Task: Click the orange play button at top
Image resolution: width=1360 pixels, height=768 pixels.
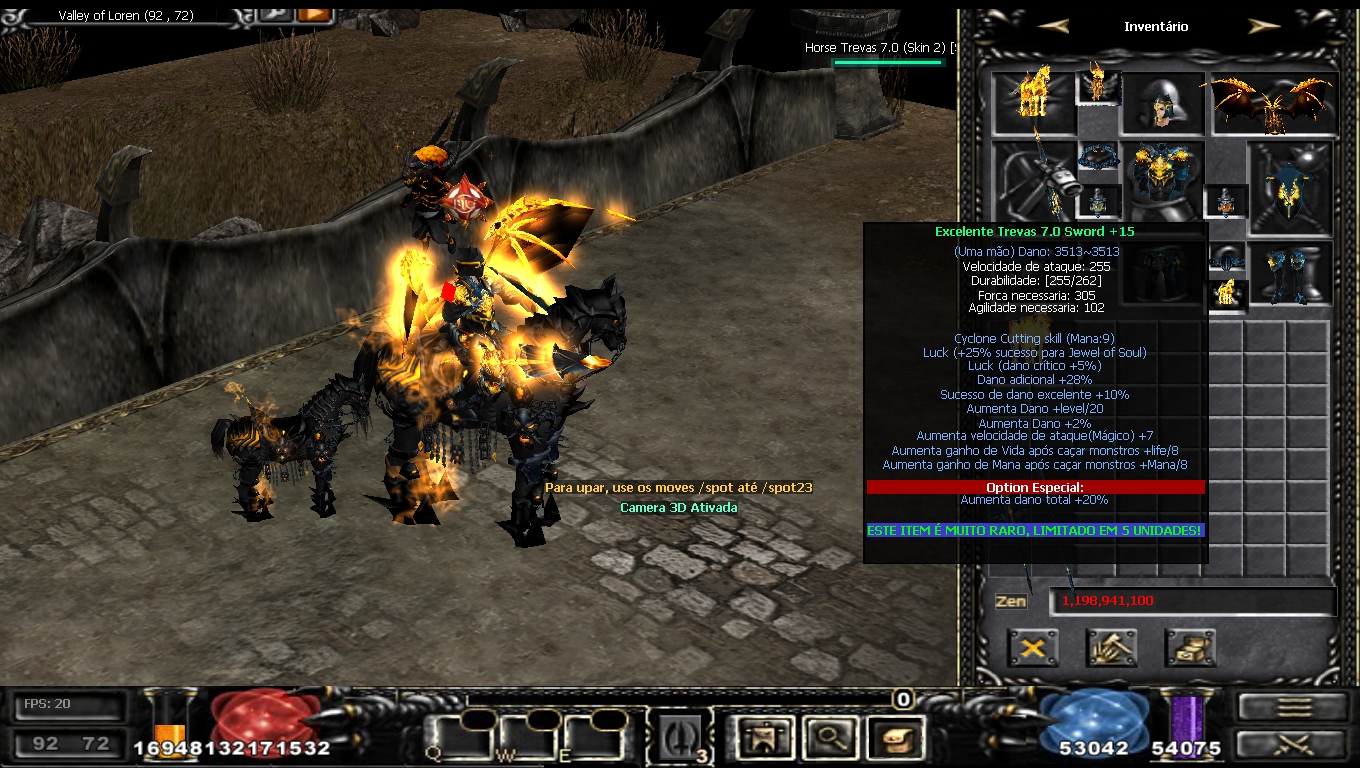Action: [x=313, y=14]
